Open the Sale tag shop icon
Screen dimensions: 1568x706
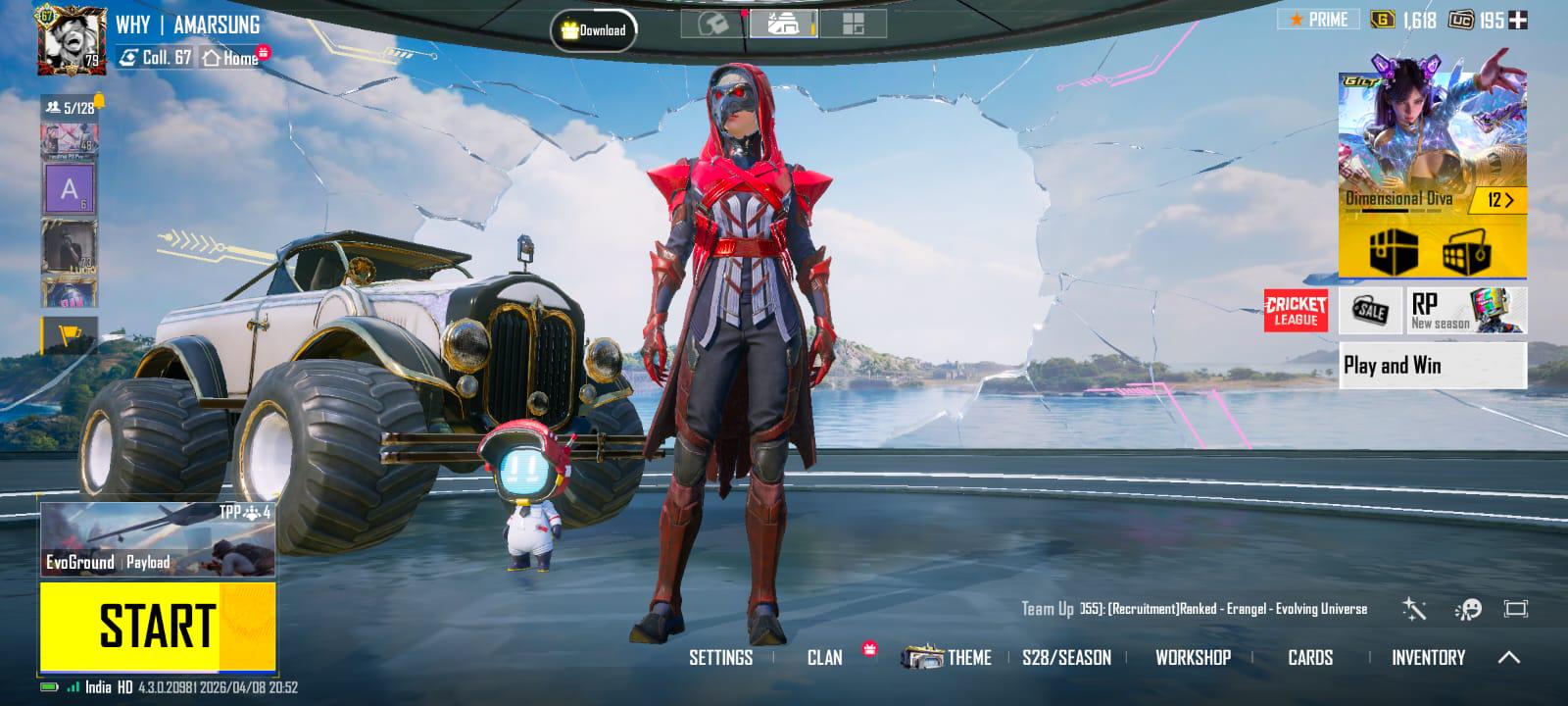(x=1370, y=311)
